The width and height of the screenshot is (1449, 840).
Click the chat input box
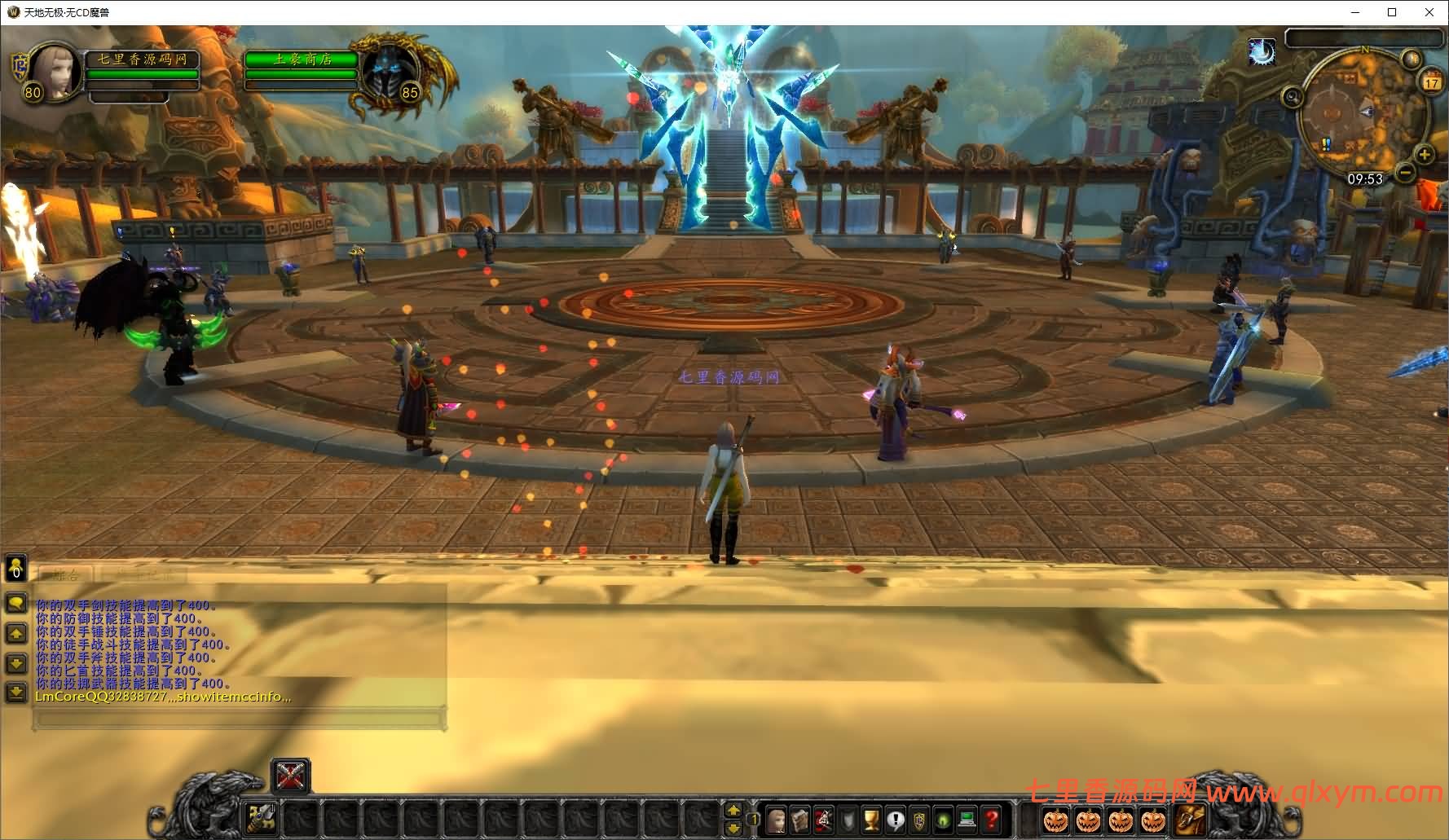238,719
